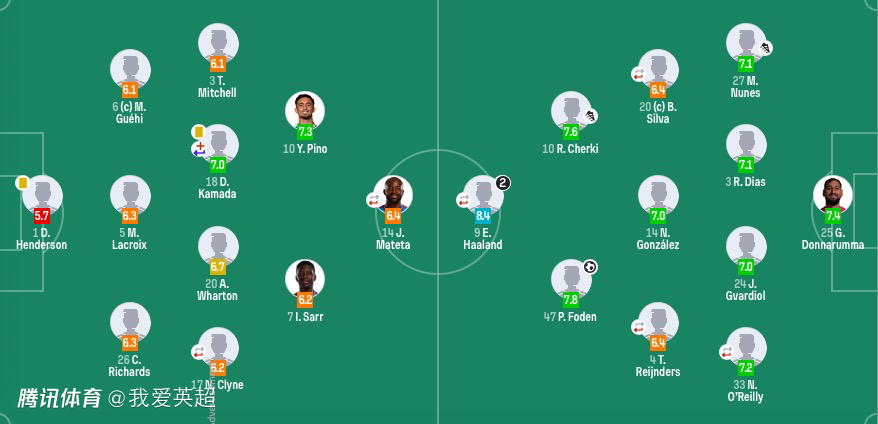The image size is (878, 424).
Task: Open R. Cherki's player card
Action: pyautogui.click(x=571, y=112)
